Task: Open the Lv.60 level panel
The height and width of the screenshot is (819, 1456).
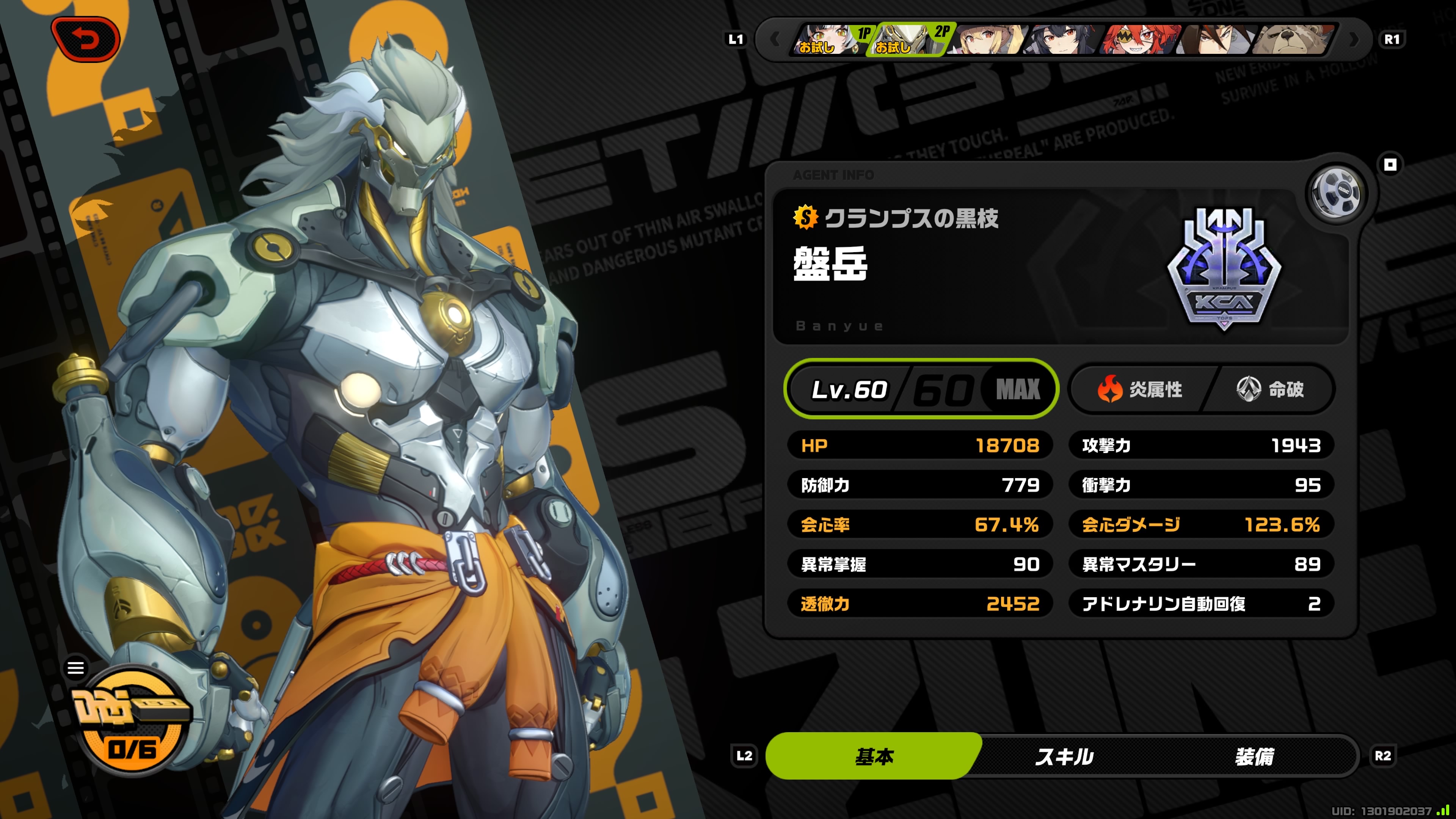Action: (x=921, y=389)
